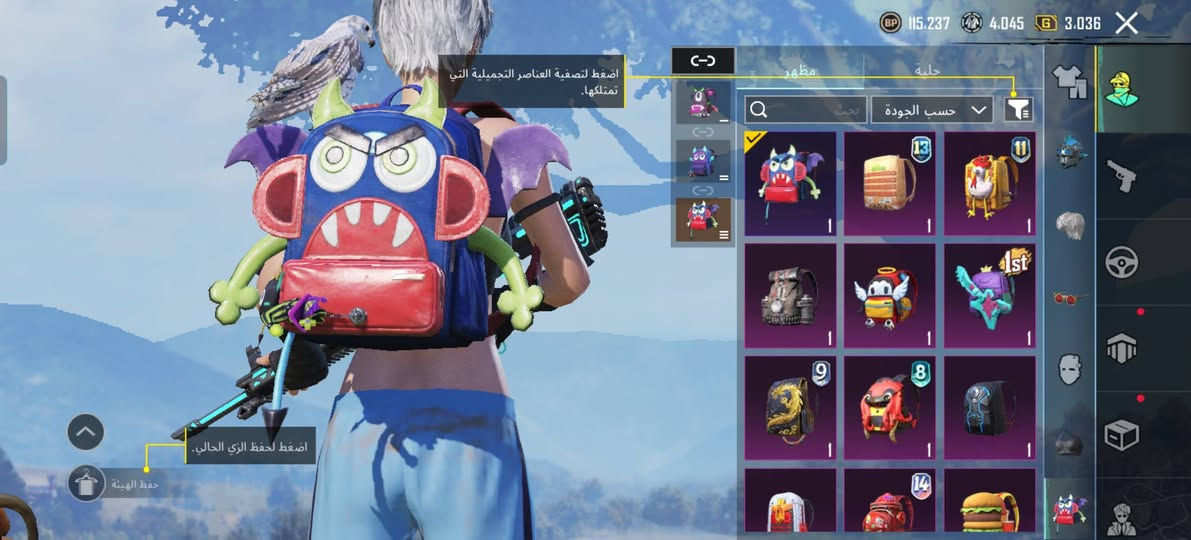Focus the item search field

tap(805, 110)
